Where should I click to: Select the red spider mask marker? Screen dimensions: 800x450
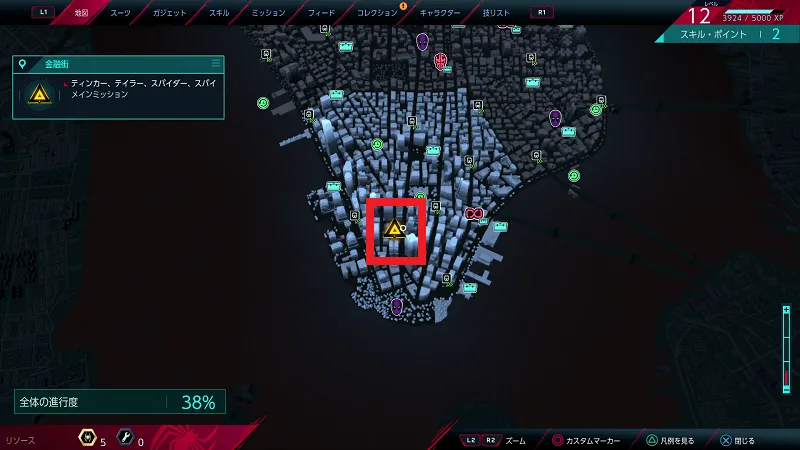(441, 58)
